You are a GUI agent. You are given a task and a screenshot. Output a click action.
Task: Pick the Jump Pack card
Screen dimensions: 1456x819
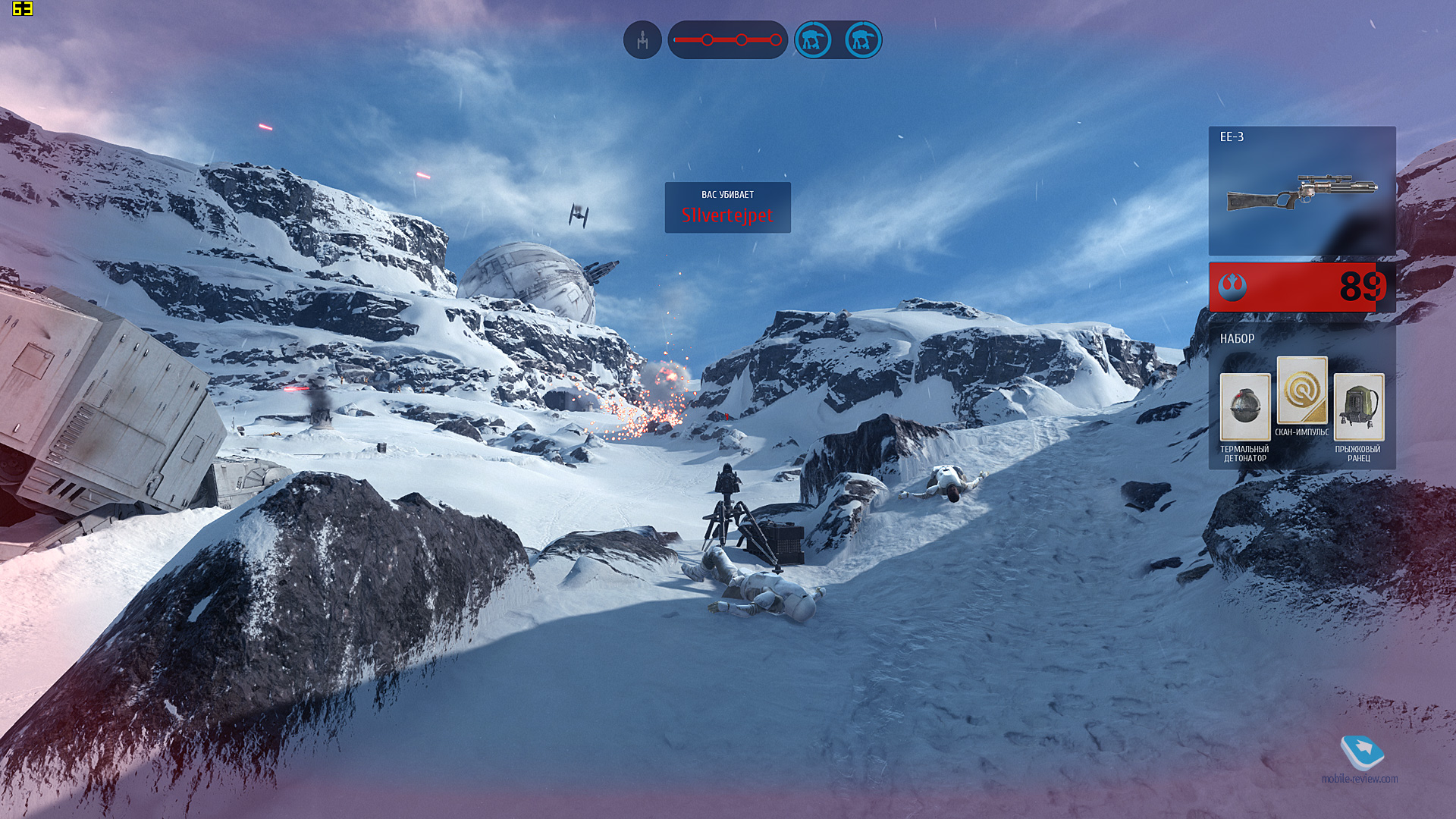pyautogui.click(x=1358, y=407)
